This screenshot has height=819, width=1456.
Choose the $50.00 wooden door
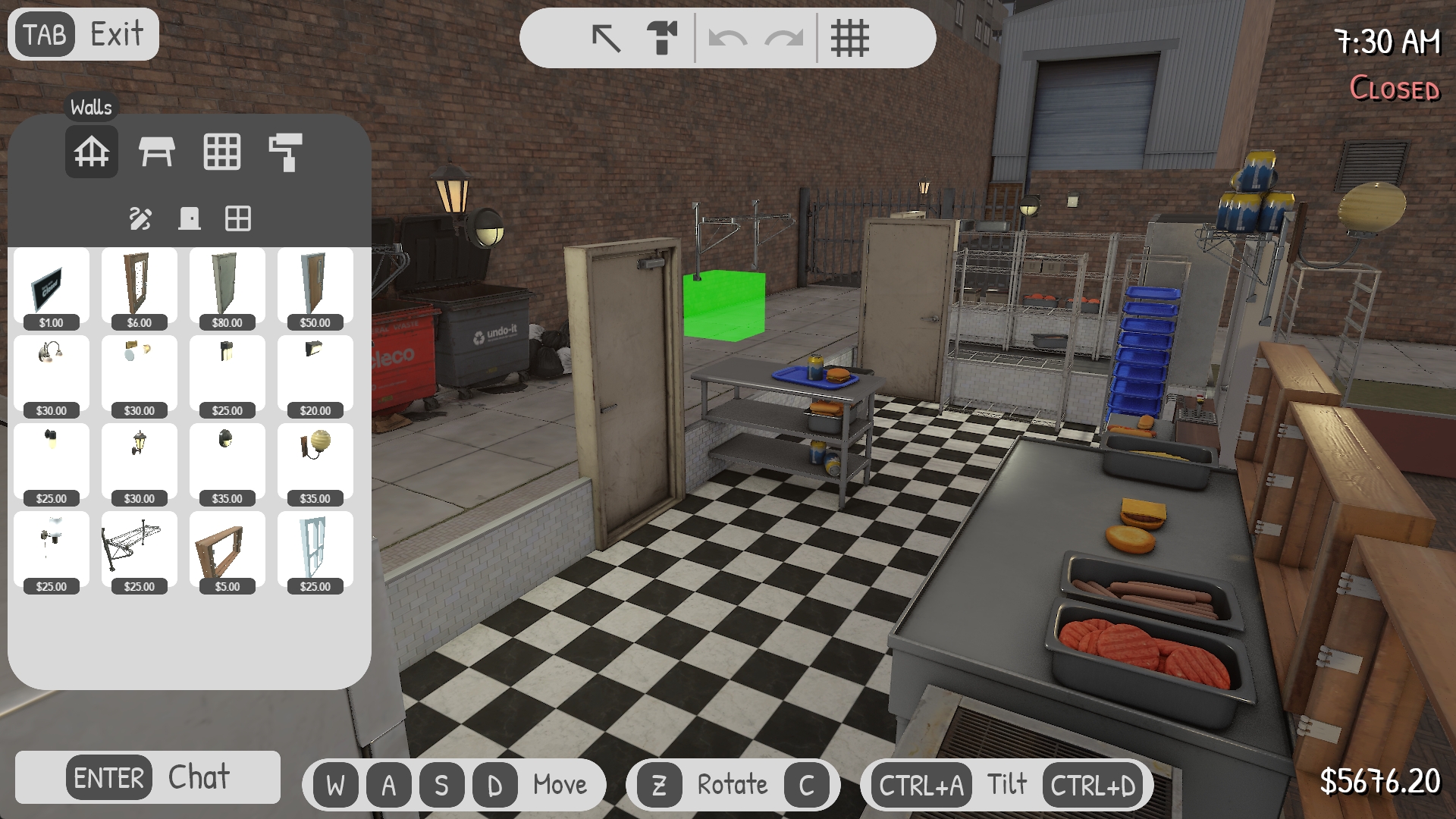tap(315, 288)
